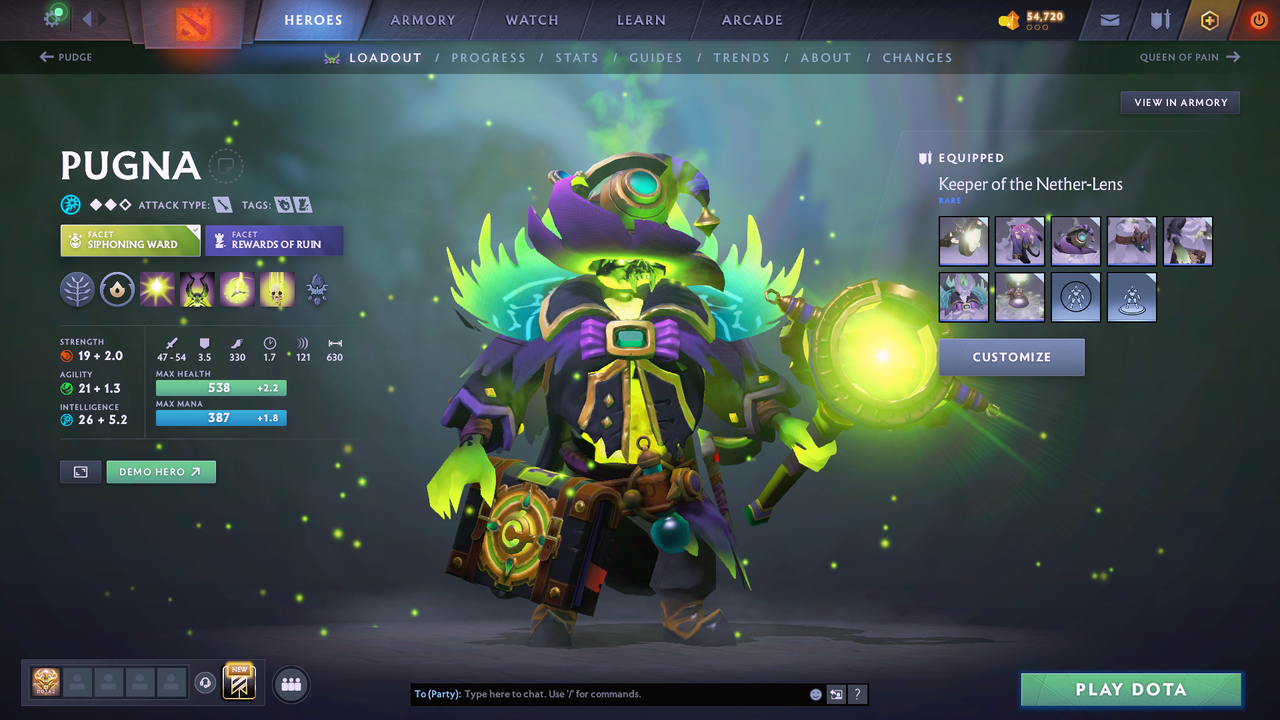Click the Customize button

coord(1011,357)
